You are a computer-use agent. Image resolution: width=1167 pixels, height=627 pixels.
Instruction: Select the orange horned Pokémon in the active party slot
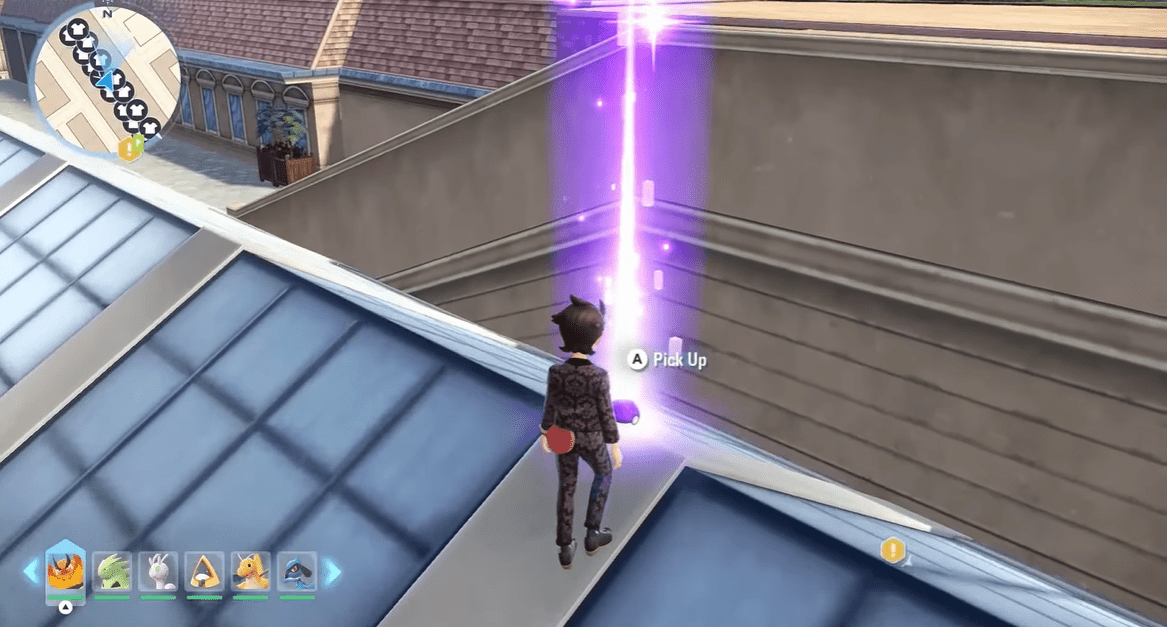coord(65,572)
